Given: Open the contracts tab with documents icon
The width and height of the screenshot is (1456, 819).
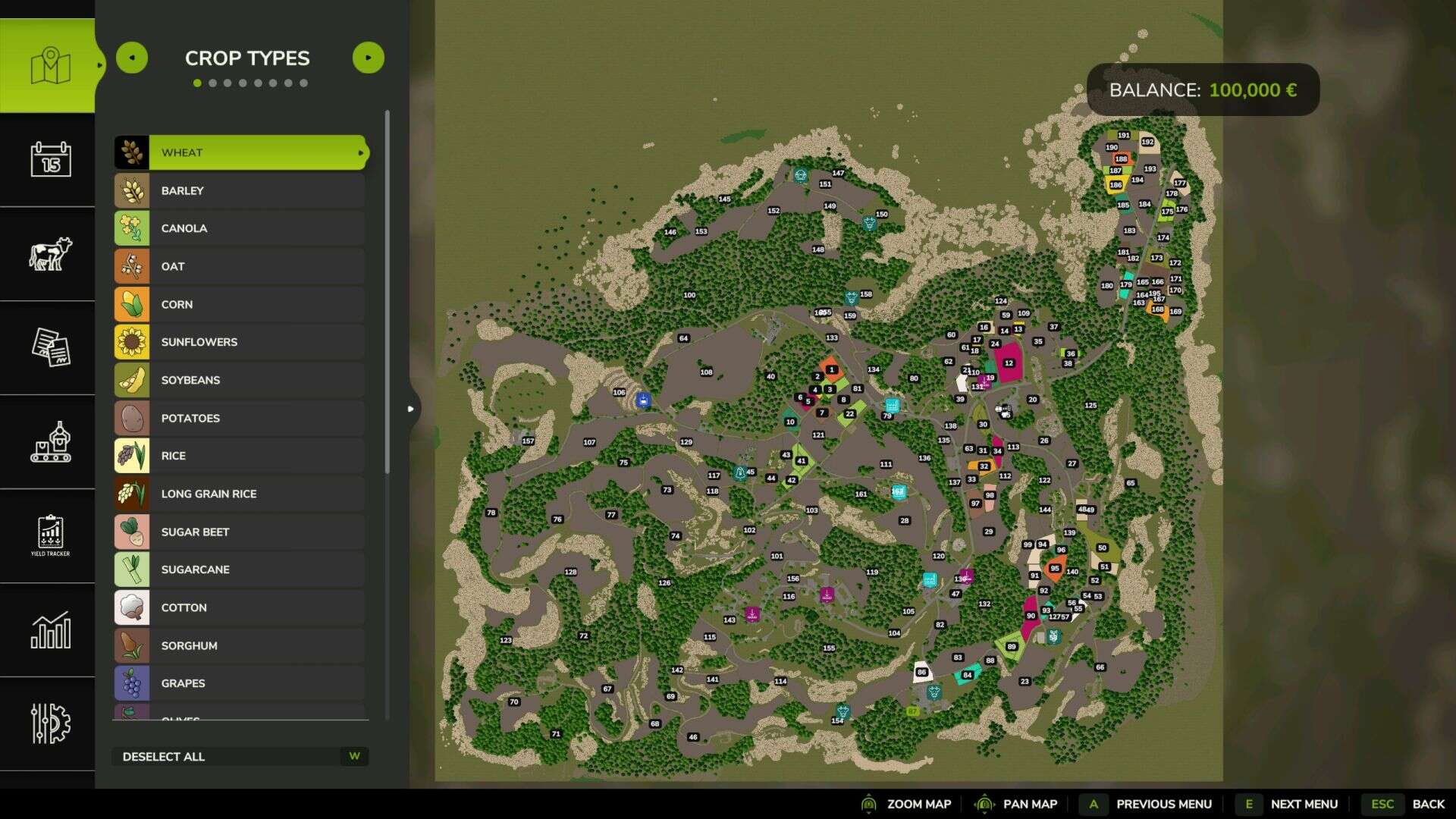Looking at the screenshot, I should 50,347.
